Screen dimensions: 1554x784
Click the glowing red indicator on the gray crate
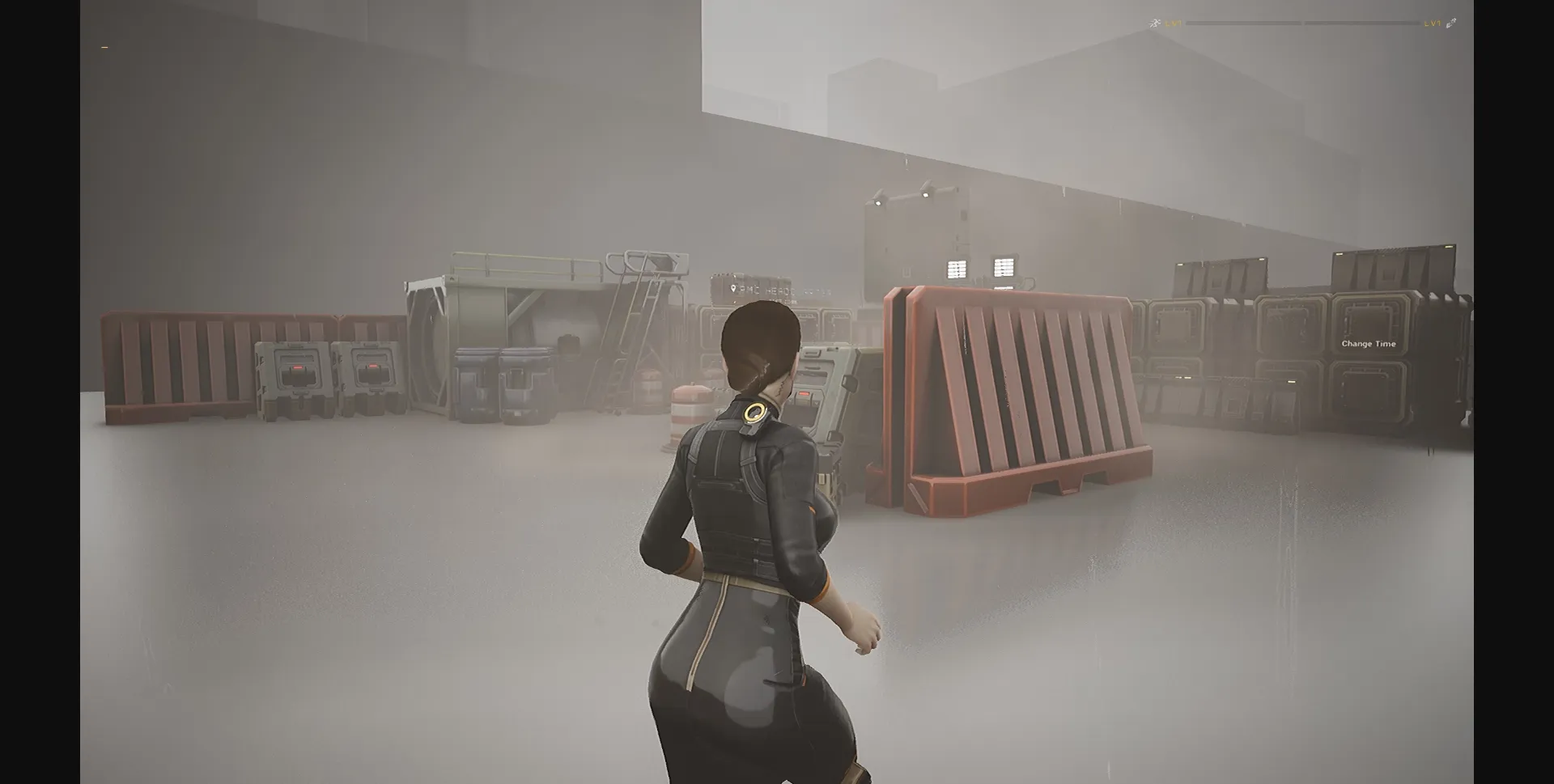(804, 393)
